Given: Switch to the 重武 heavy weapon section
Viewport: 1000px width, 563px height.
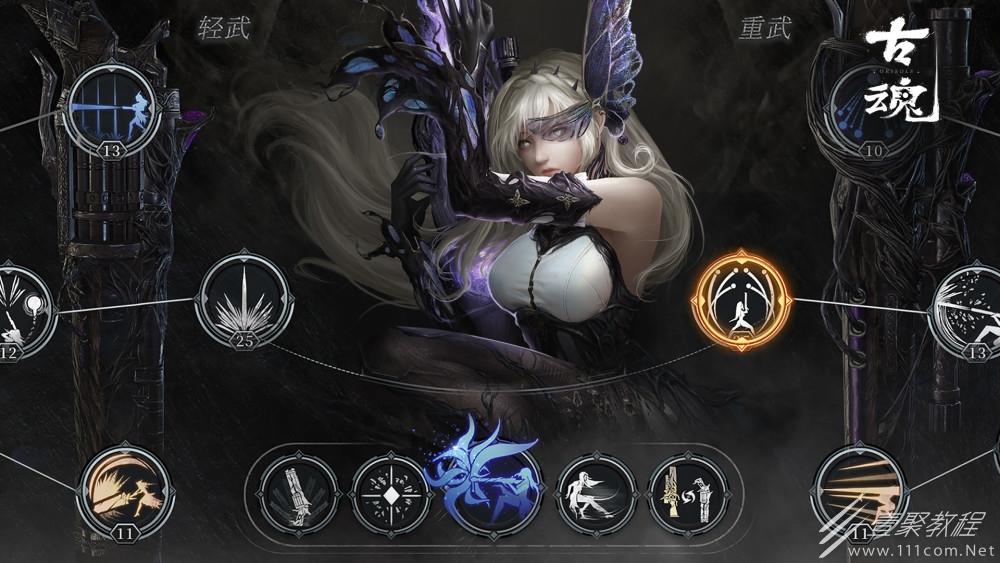Looking at the screenshot, I should (x=765, y=27).
